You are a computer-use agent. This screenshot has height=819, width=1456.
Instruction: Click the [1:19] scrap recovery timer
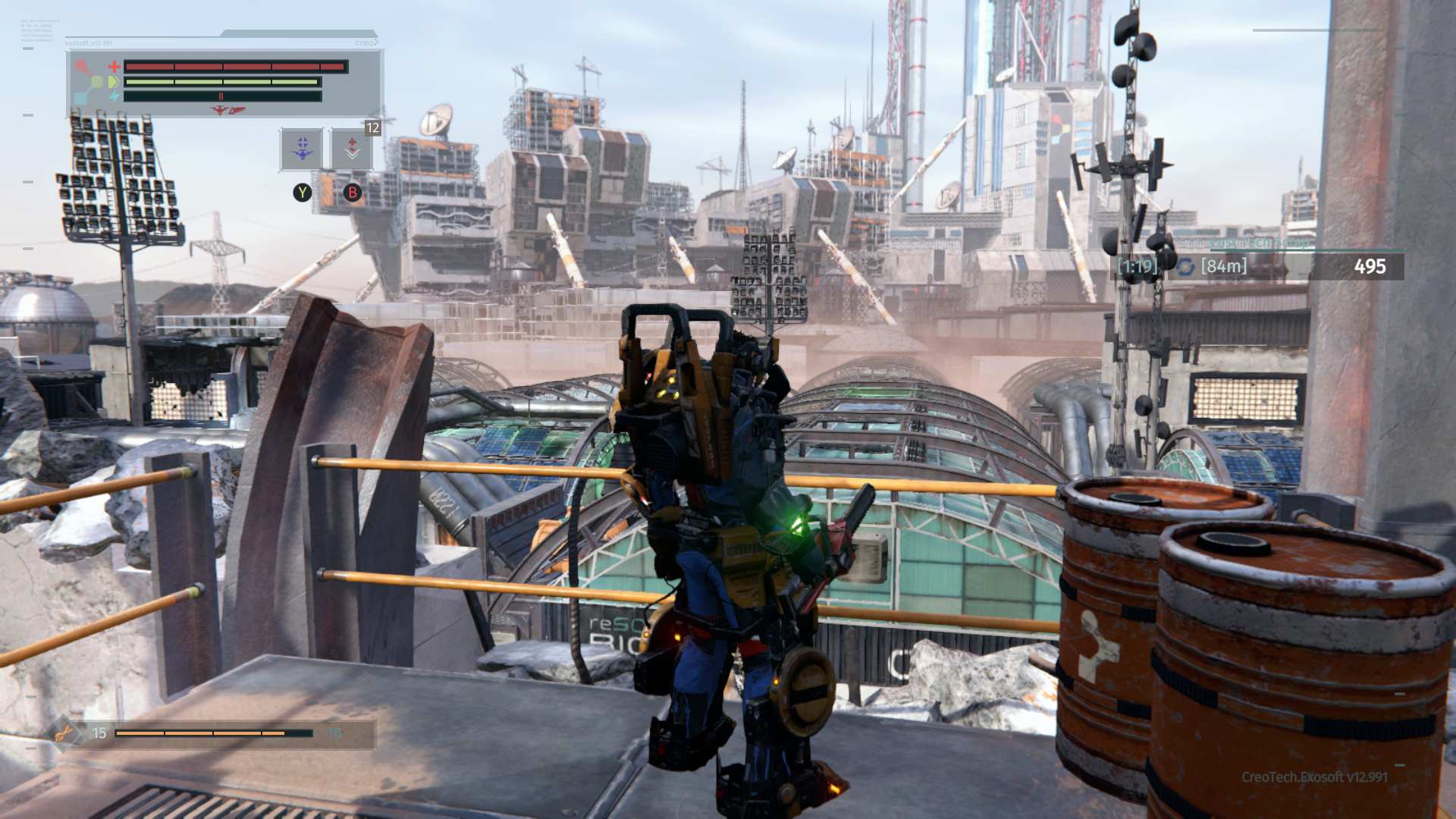pos(1137,265)
